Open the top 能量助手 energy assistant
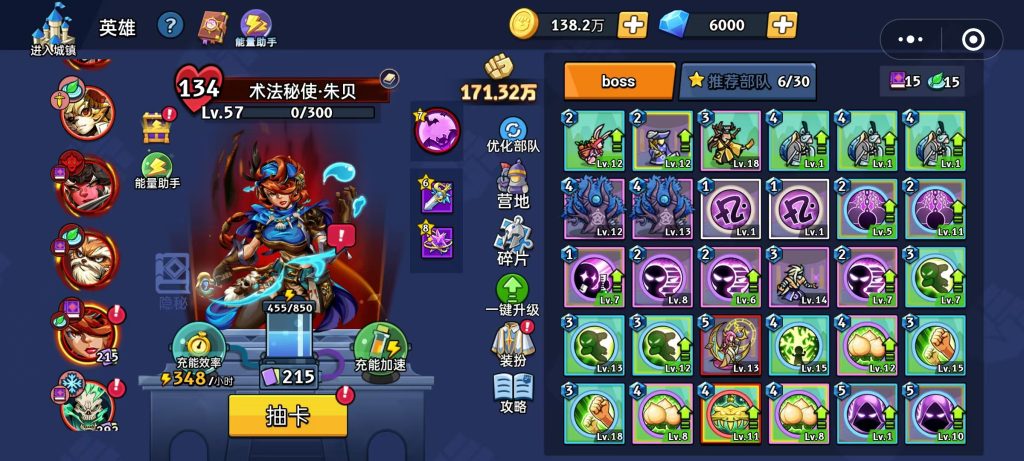Image resolution: width=1024 pixels, height=461 pixels. 258,27
